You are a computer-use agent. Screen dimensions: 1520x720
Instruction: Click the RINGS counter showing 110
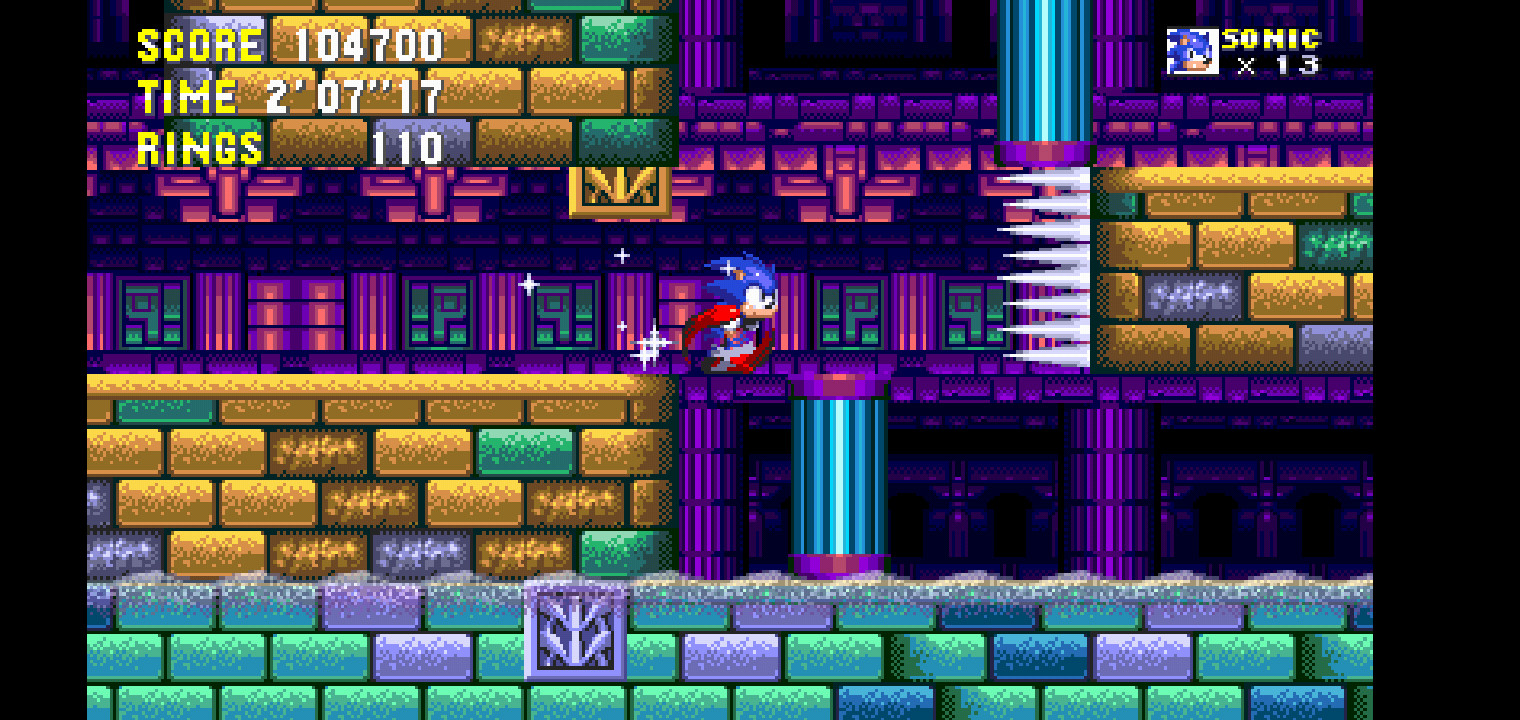pos(408,147)
